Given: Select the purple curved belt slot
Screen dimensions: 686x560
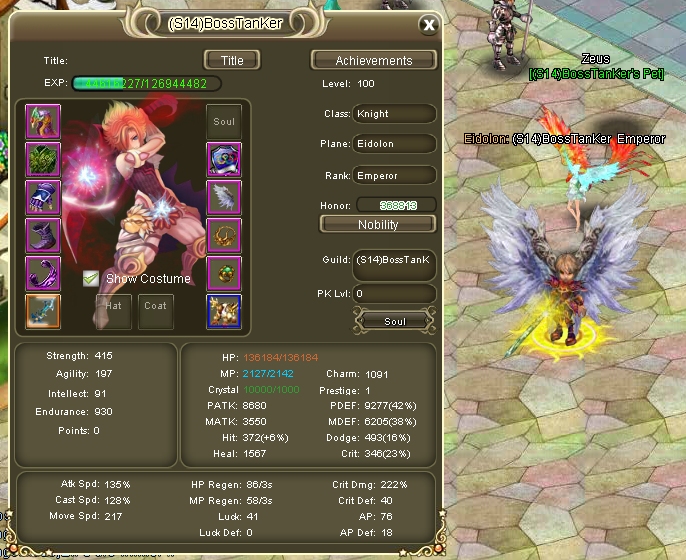Looking at the screenshot, I should click(43, 274).
